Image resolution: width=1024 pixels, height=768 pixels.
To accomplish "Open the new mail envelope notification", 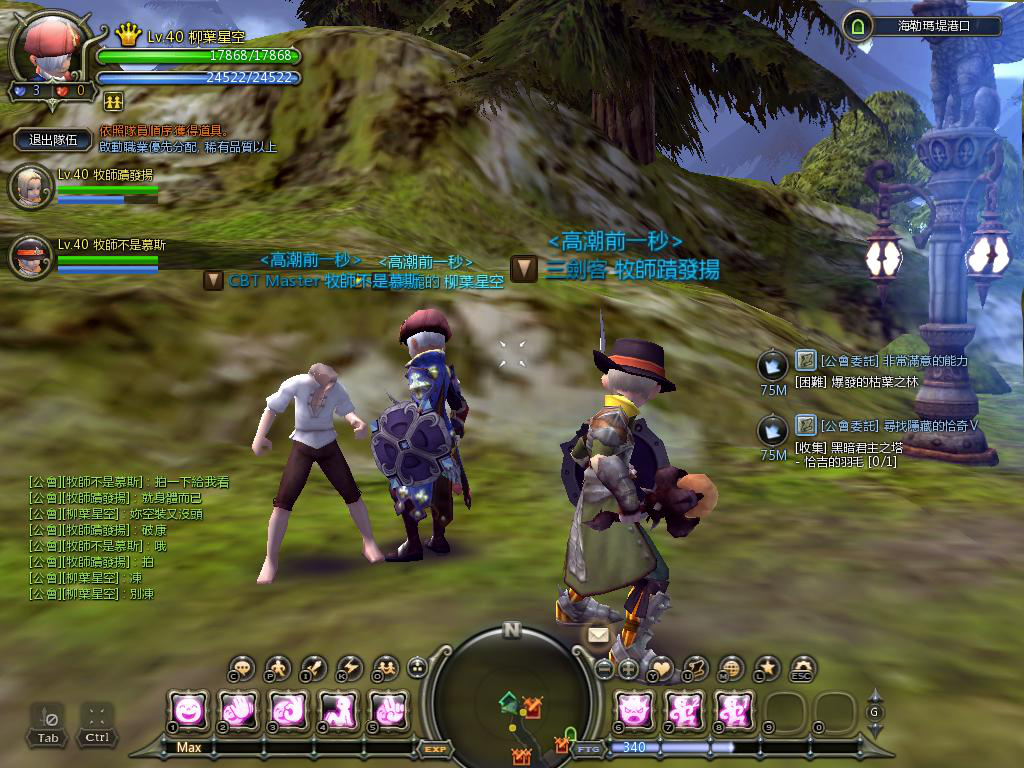I will tap(598, 635).
